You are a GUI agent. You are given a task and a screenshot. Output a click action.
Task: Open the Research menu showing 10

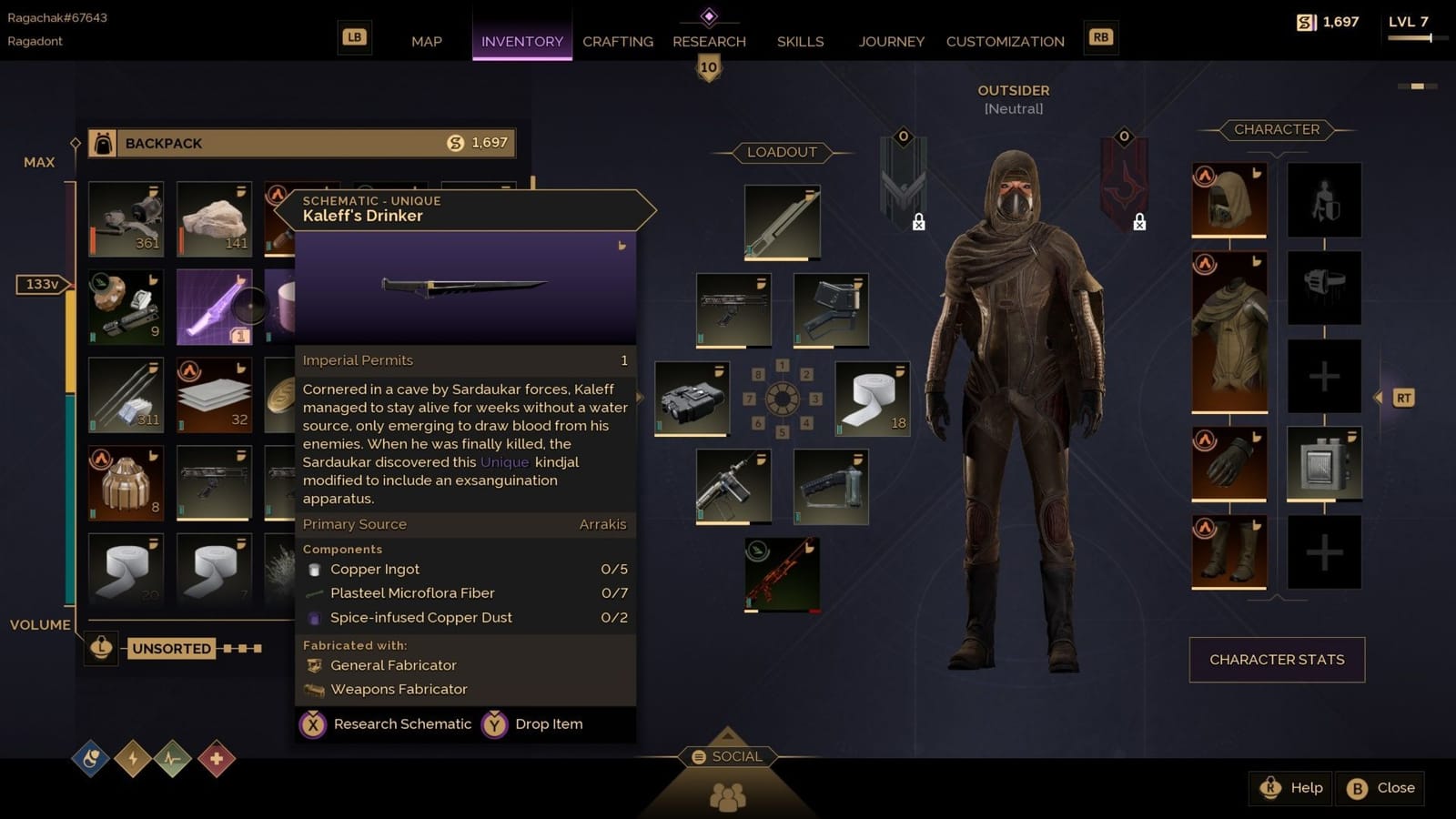[709, 41]
